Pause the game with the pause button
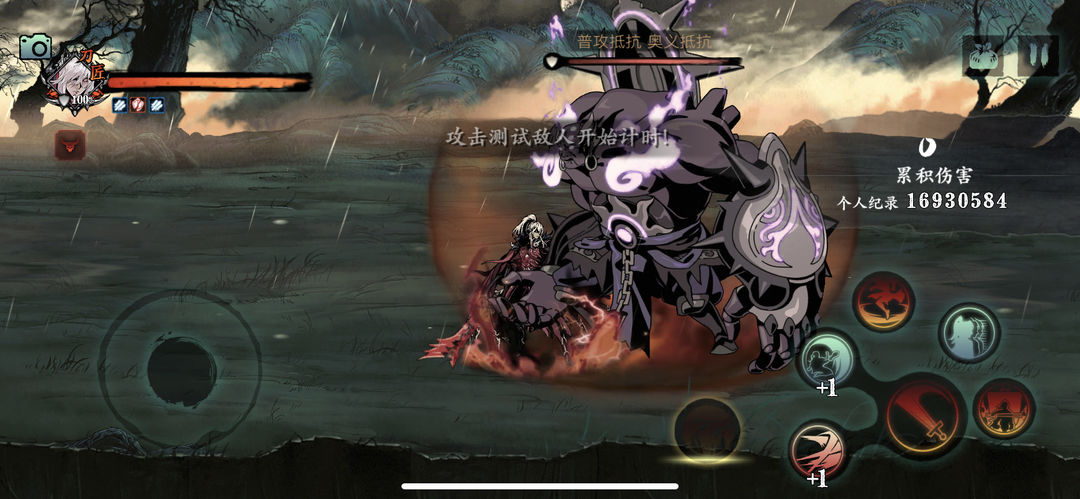 point(1037,56)
